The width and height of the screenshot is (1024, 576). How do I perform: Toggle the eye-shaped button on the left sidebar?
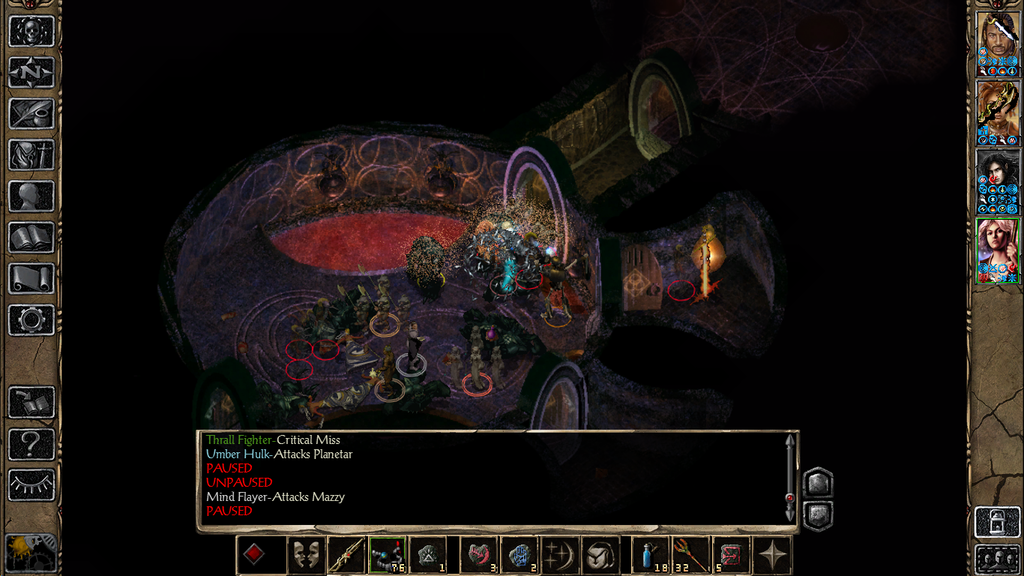(31, 484)
